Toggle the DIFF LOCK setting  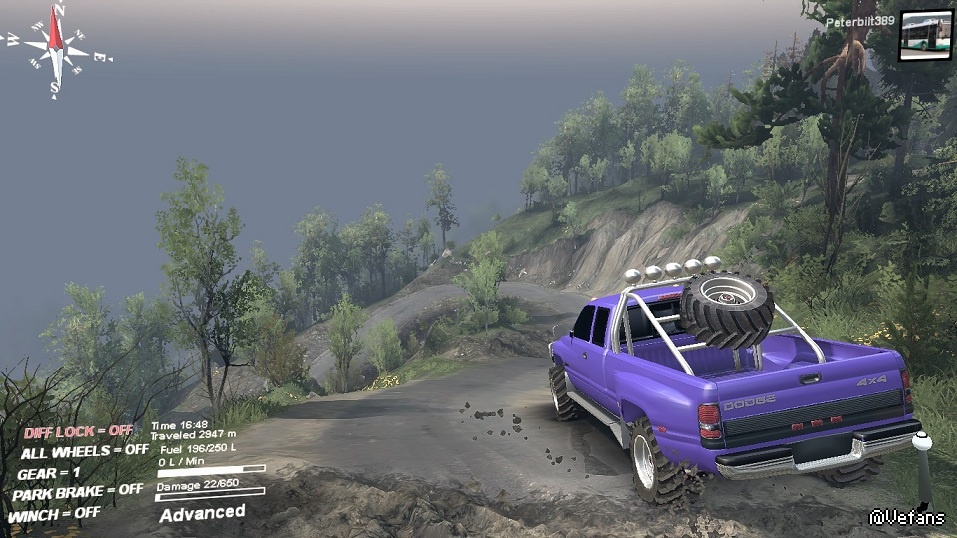(78, 432)
